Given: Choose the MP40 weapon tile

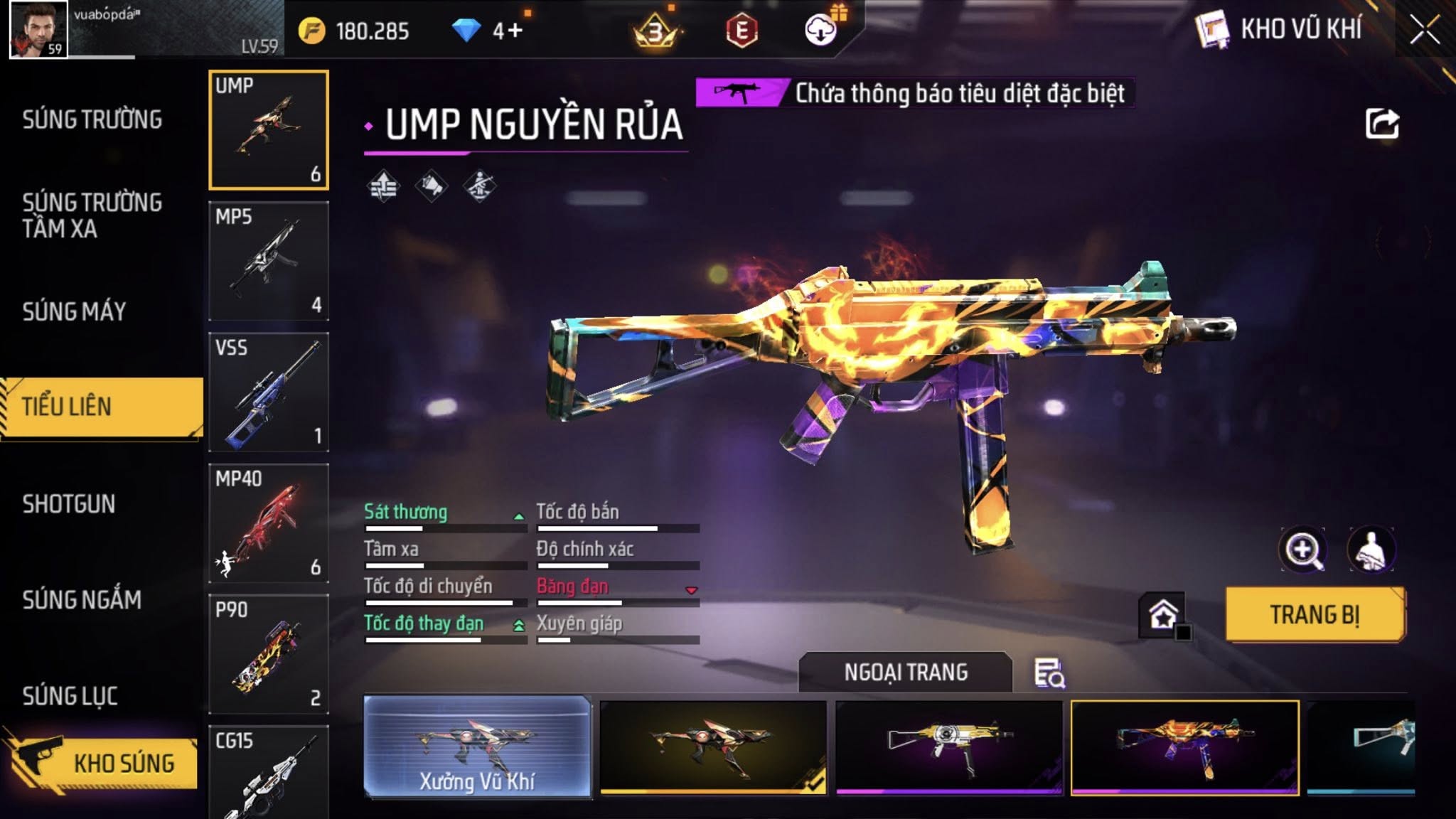Looking at the screenshot, I should (269, 523).
